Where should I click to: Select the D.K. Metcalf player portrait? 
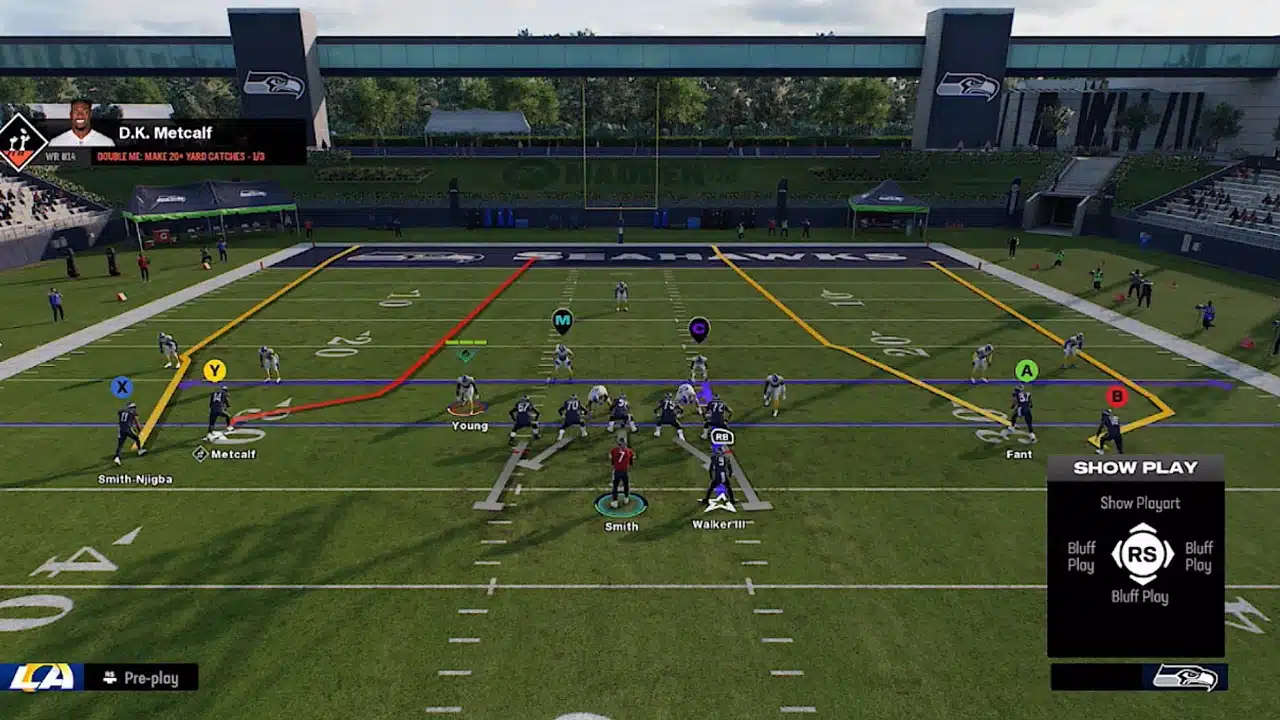pyautogui.click(x=81, y=124)
